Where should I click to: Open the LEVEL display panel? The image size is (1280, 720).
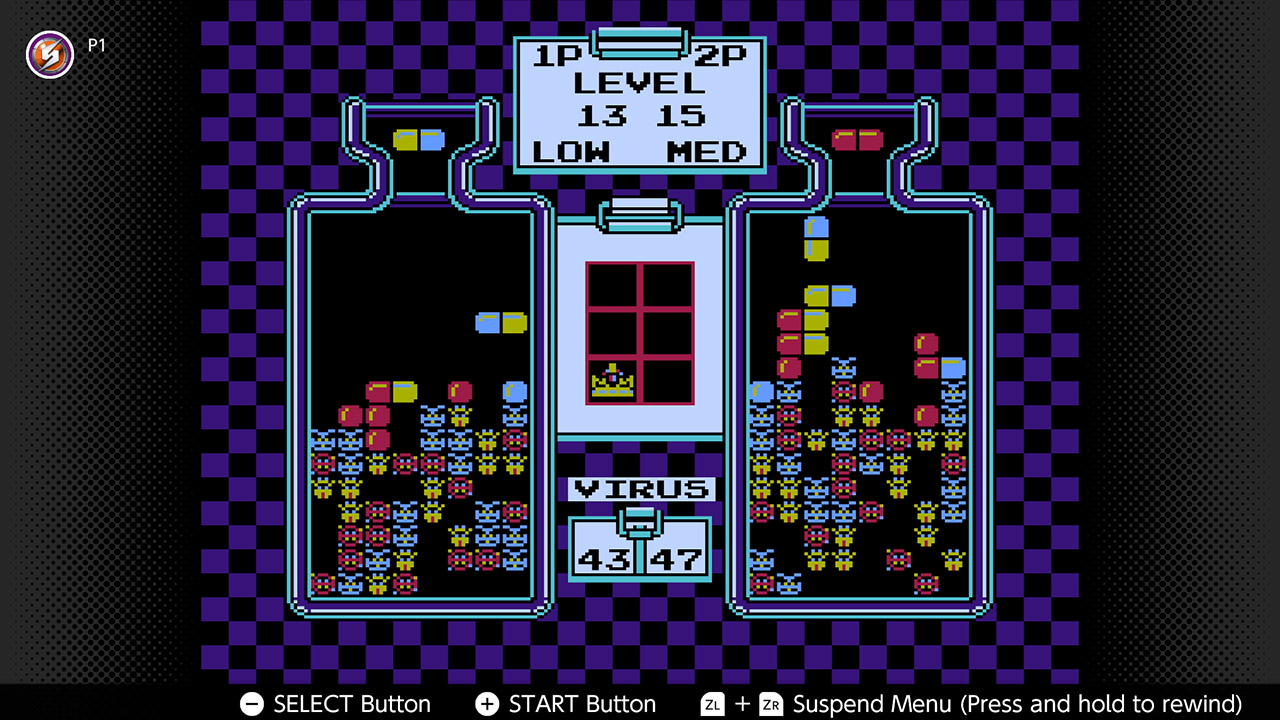click(x=640, y=83)
